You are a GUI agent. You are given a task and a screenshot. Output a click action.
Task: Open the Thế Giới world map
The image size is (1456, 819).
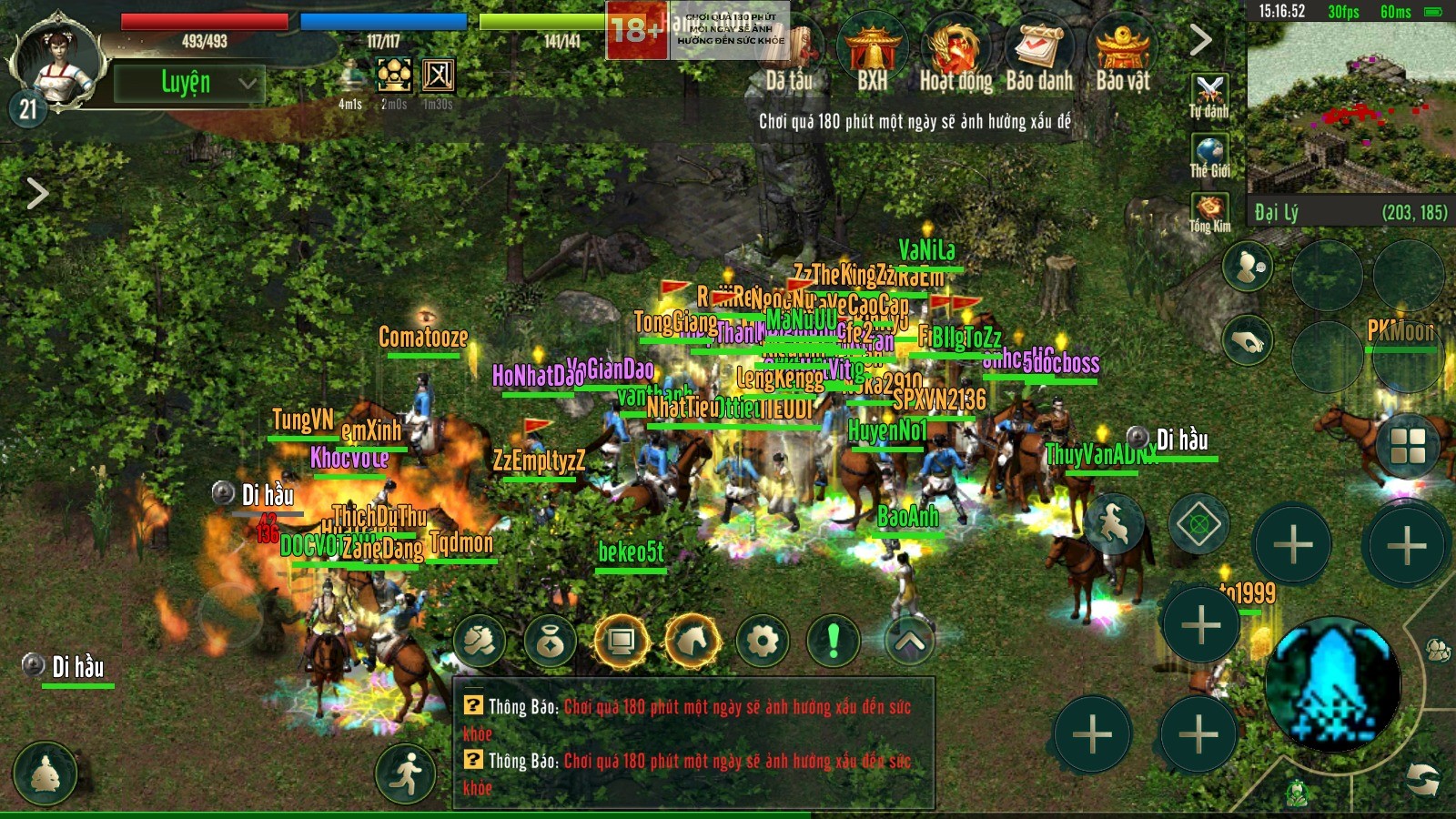click(x=1209, y=157)
